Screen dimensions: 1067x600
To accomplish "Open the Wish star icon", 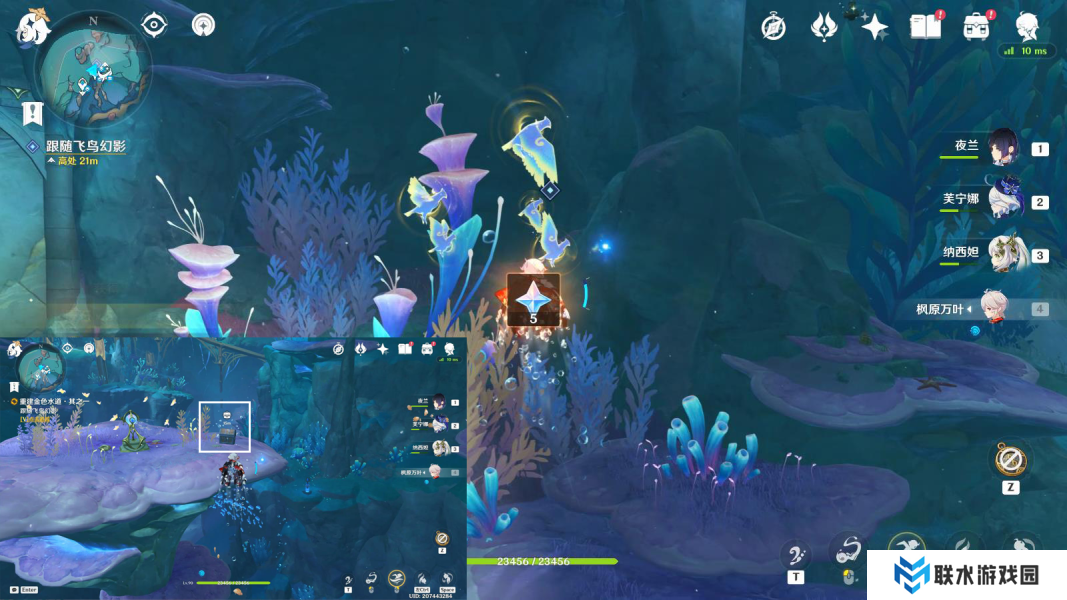I will pos(875,27).
